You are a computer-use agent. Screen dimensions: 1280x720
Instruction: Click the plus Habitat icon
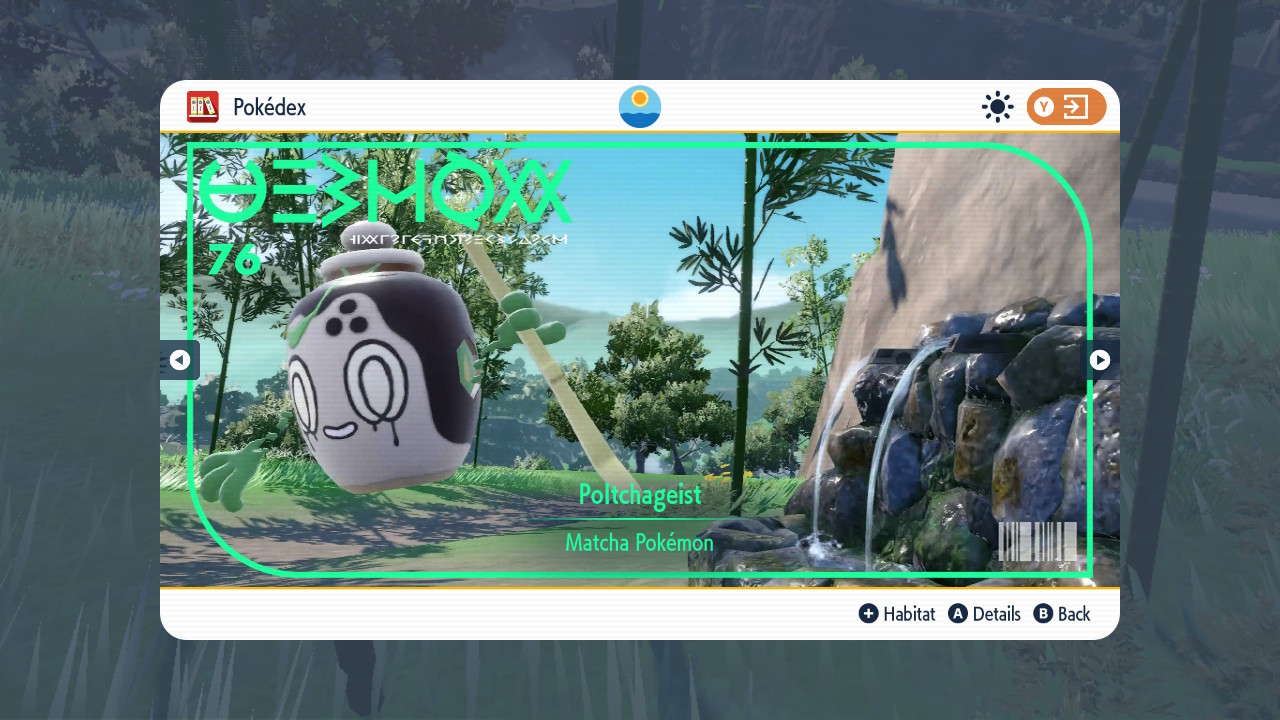[870, 613]
